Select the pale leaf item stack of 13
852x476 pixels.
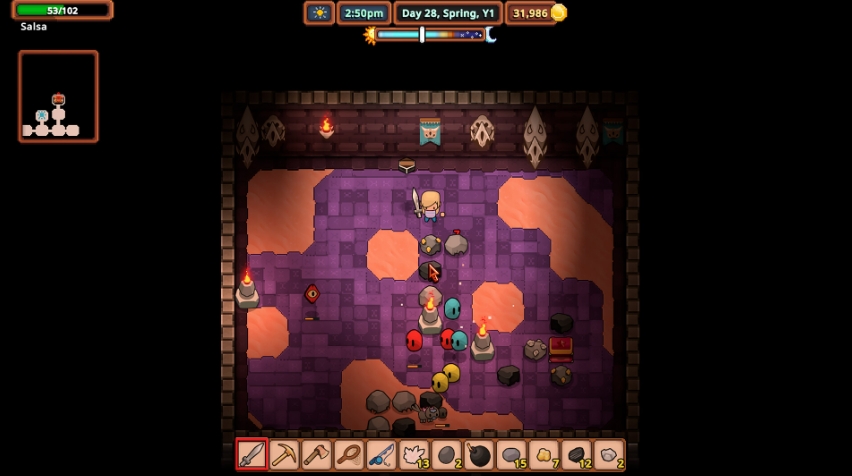click(x=413, y=455)
